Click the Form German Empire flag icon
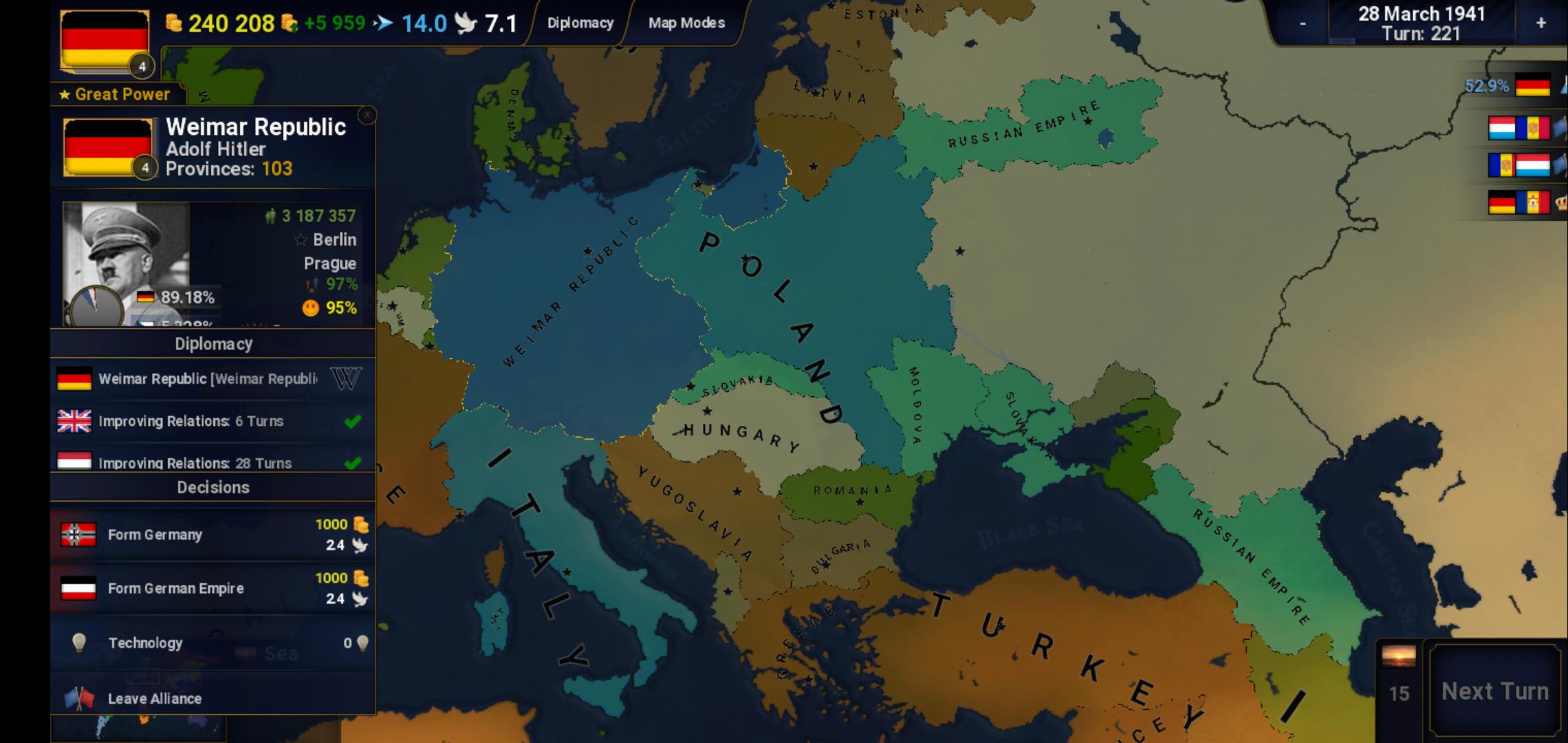The width and height of the screenshot is (1568, 743). [77, 588]
